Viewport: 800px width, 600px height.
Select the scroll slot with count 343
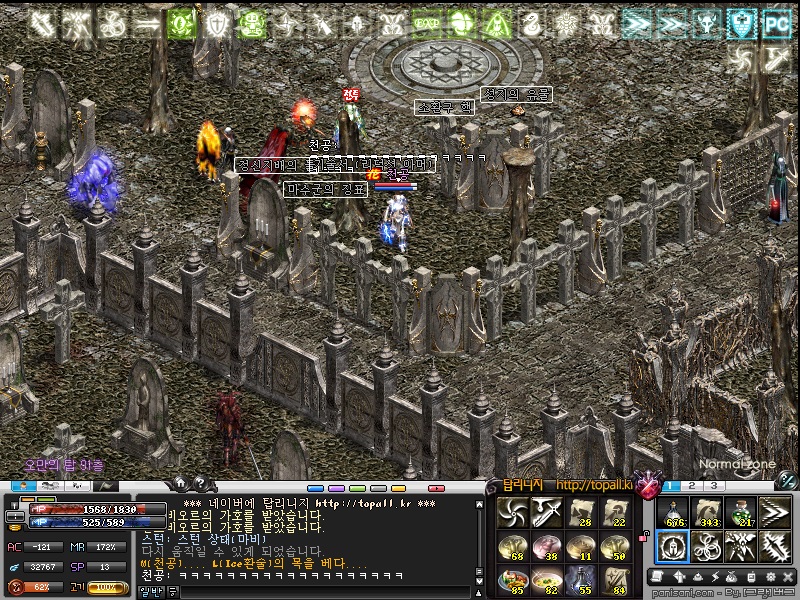[x=707, y=512]
